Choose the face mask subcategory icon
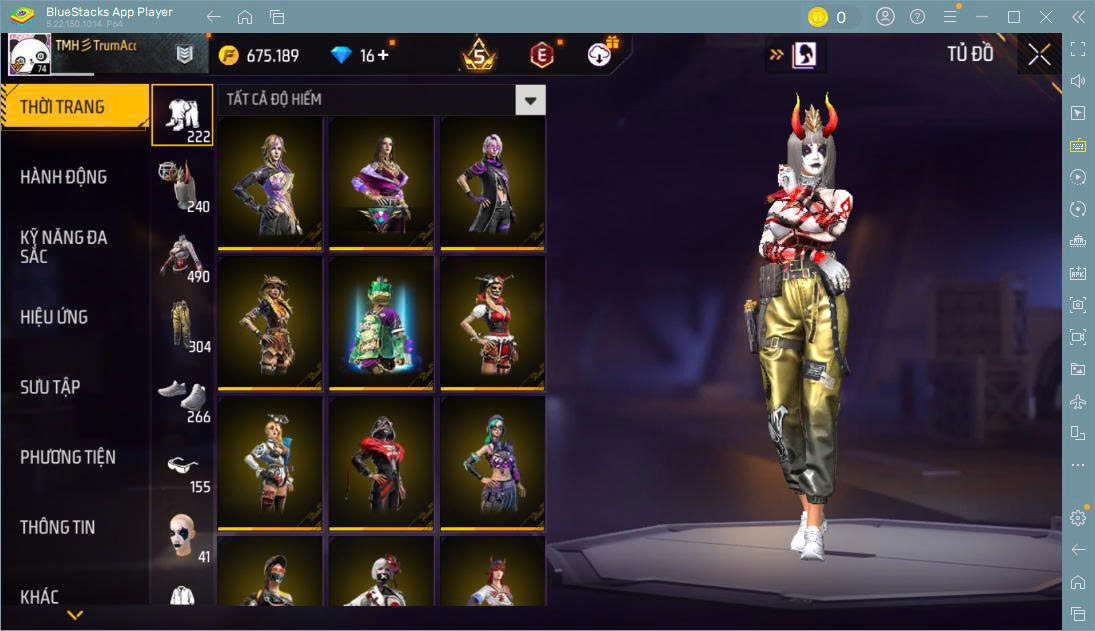The height and width of the screenshot is (631, 1095). [x=182, y=536]
